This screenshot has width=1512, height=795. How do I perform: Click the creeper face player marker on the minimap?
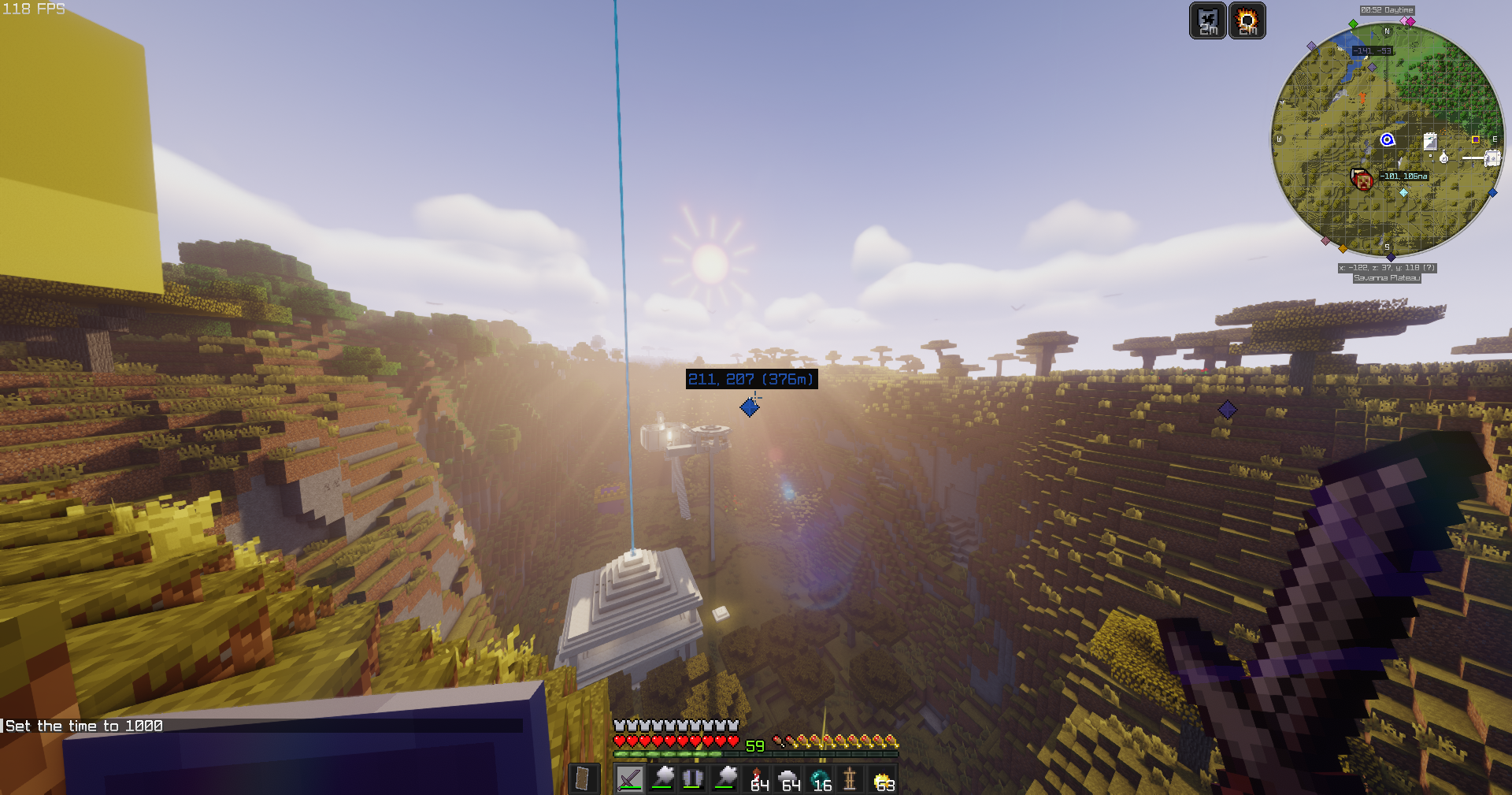point(1362,180)
